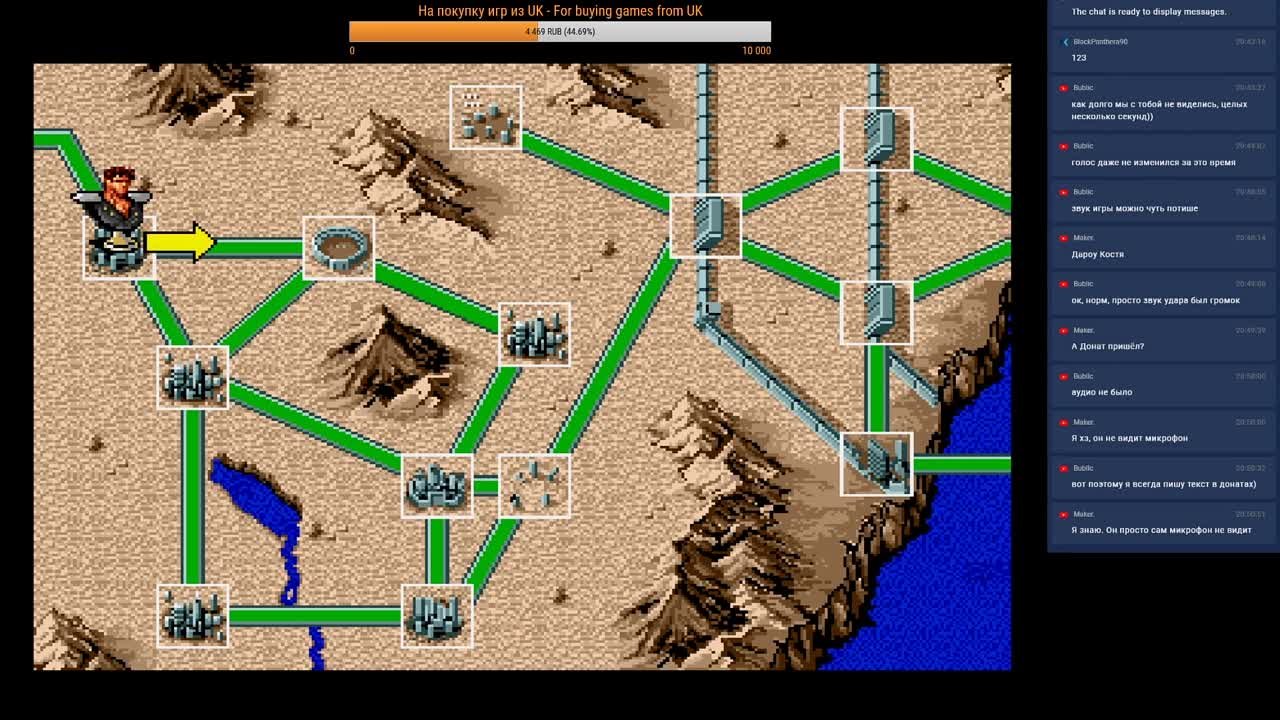Pick the domed city node beside the ruins
Viewport: 1280px width, 720px height.
pos(437,486)
